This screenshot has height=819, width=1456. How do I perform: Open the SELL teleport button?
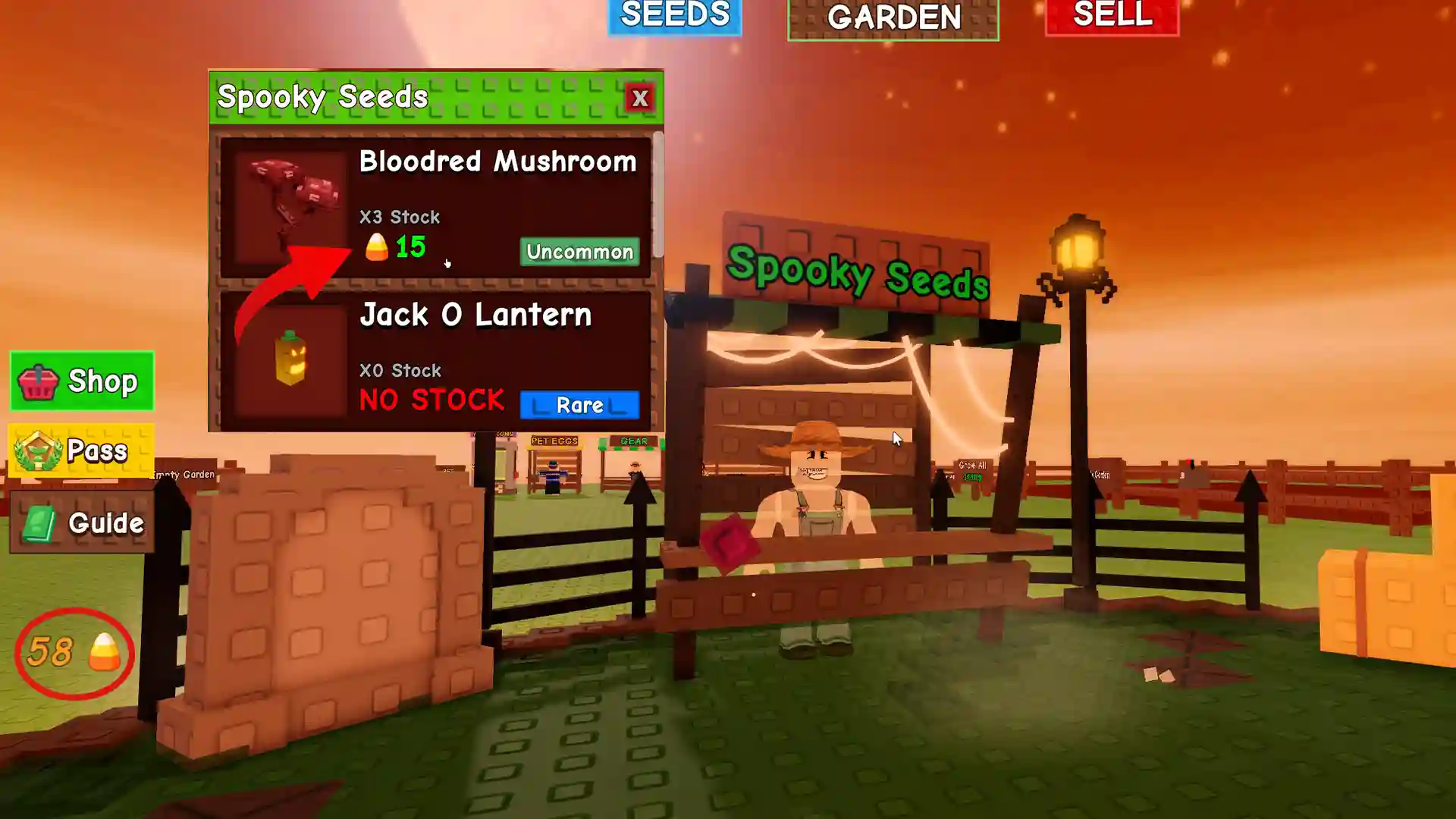(1112, 17)
